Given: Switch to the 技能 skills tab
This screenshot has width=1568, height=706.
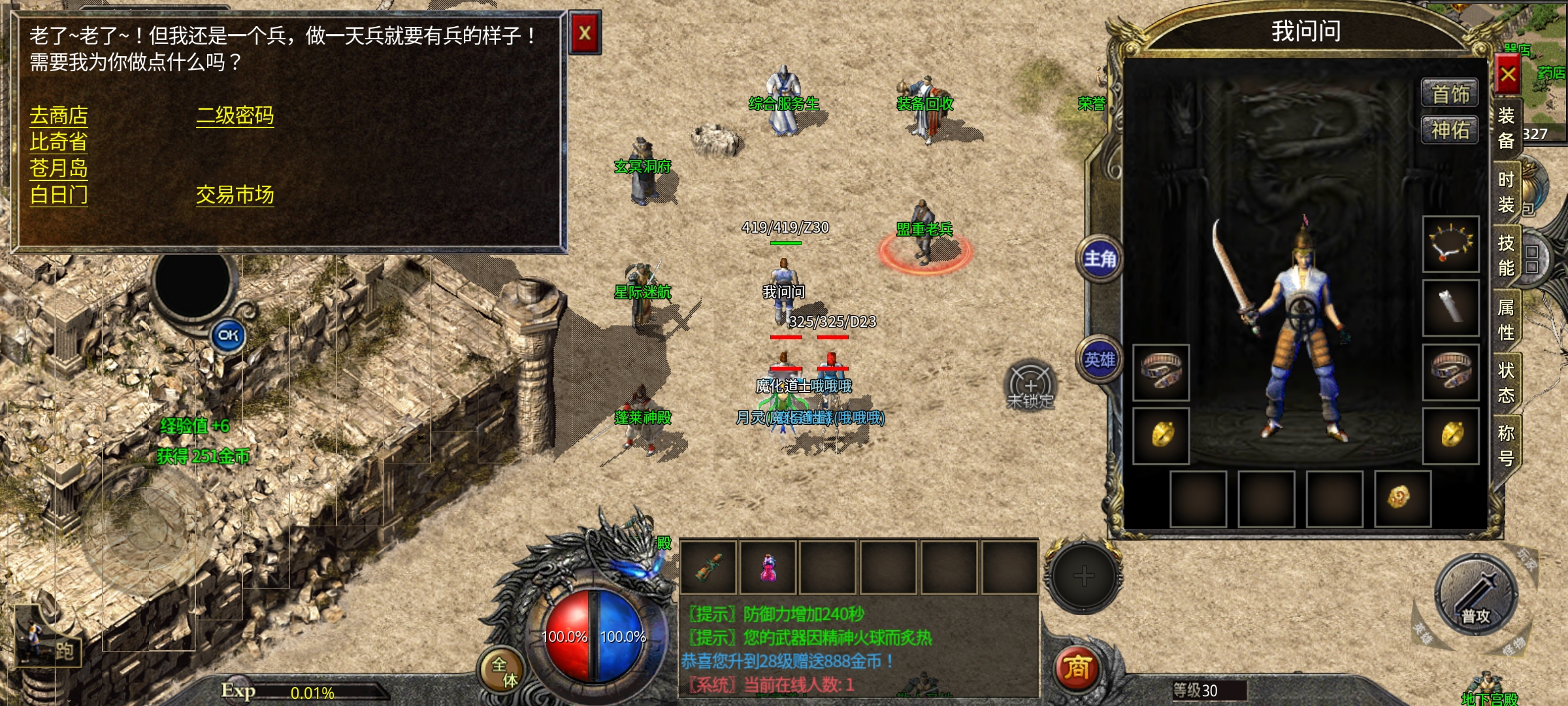Looking at the screenshot, I should pos(1506,256).
